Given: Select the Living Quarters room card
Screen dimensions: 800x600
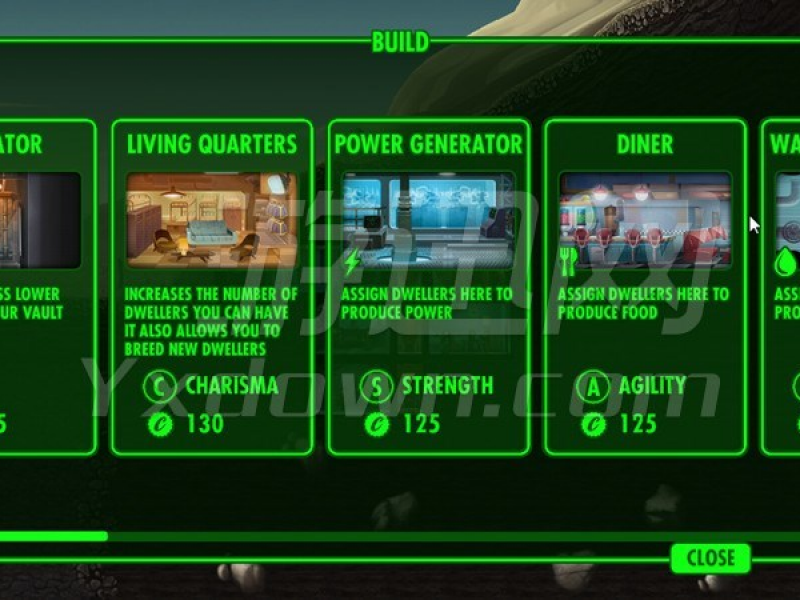Looking at the screenshot, I should click(212, 288).
